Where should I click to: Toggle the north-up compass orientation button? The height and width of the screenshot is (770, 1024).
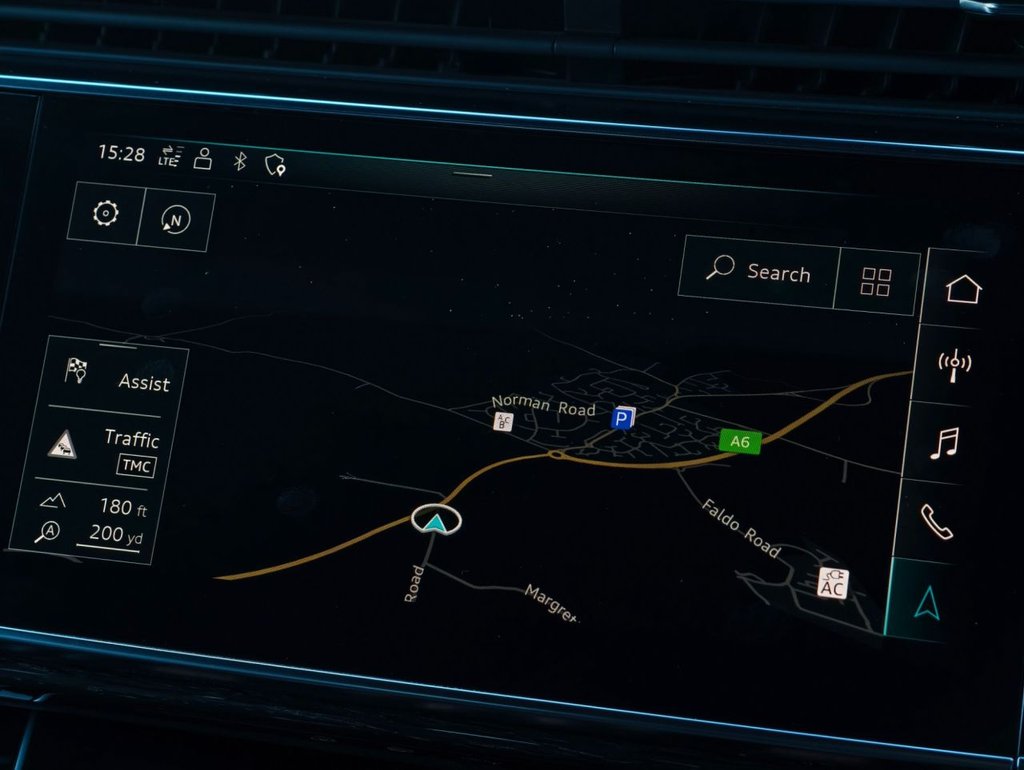point(176,221)
